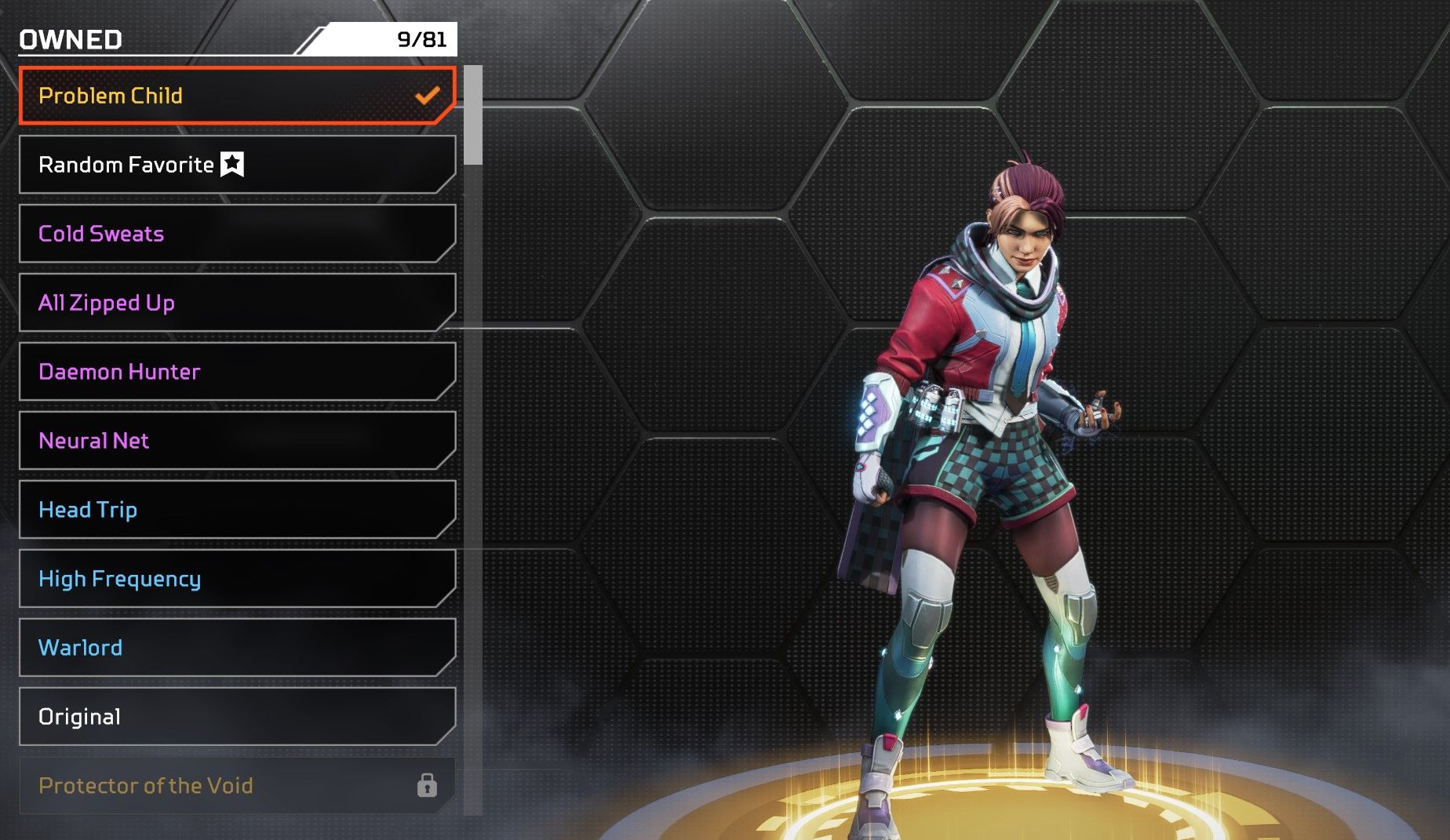
Task: View locked Protector of the Void skin
Action: click(x=235, y=786)
